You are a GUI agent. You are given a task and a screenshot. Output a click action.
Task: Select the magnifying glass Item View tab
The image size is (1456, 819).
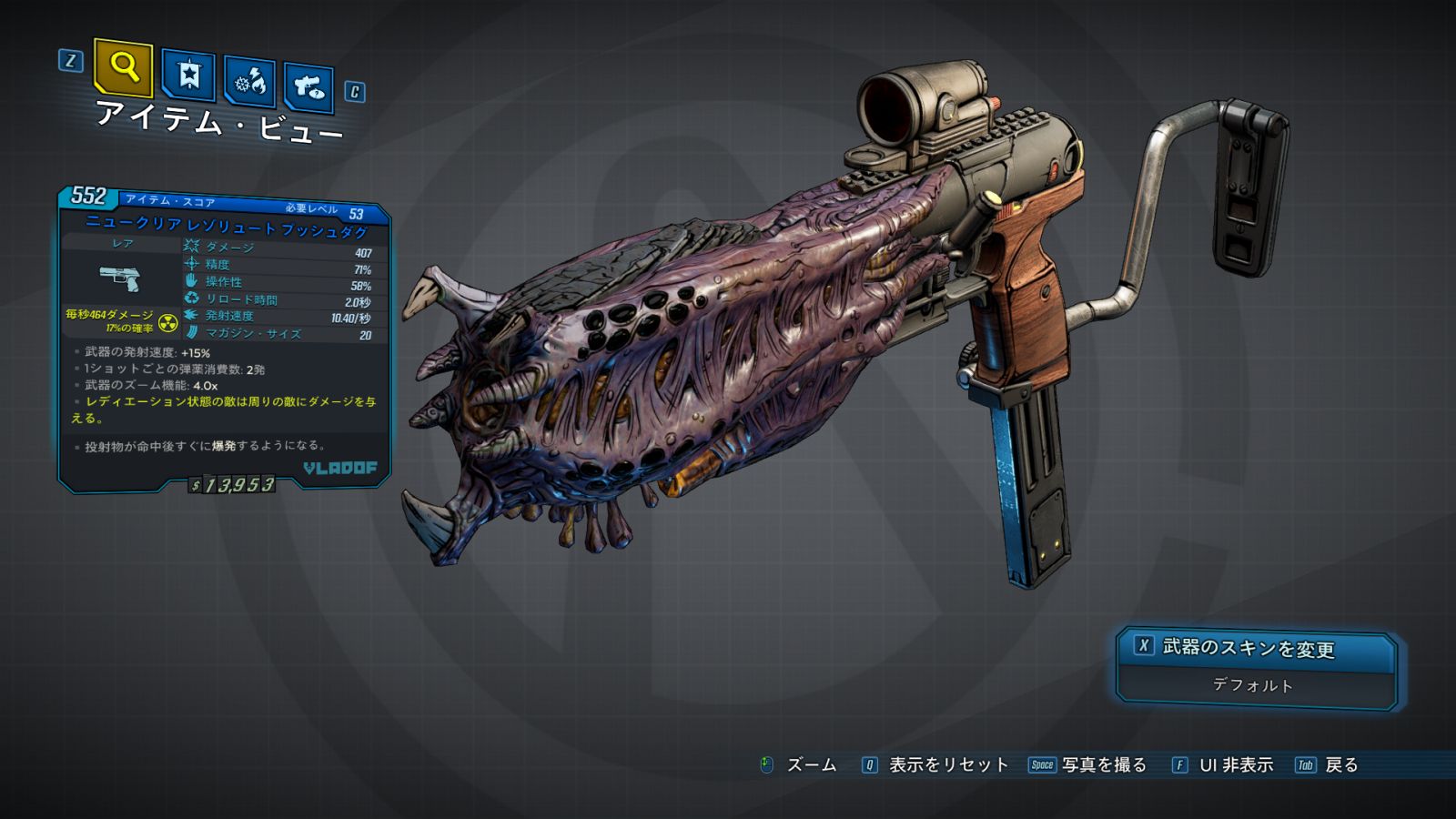123,67
